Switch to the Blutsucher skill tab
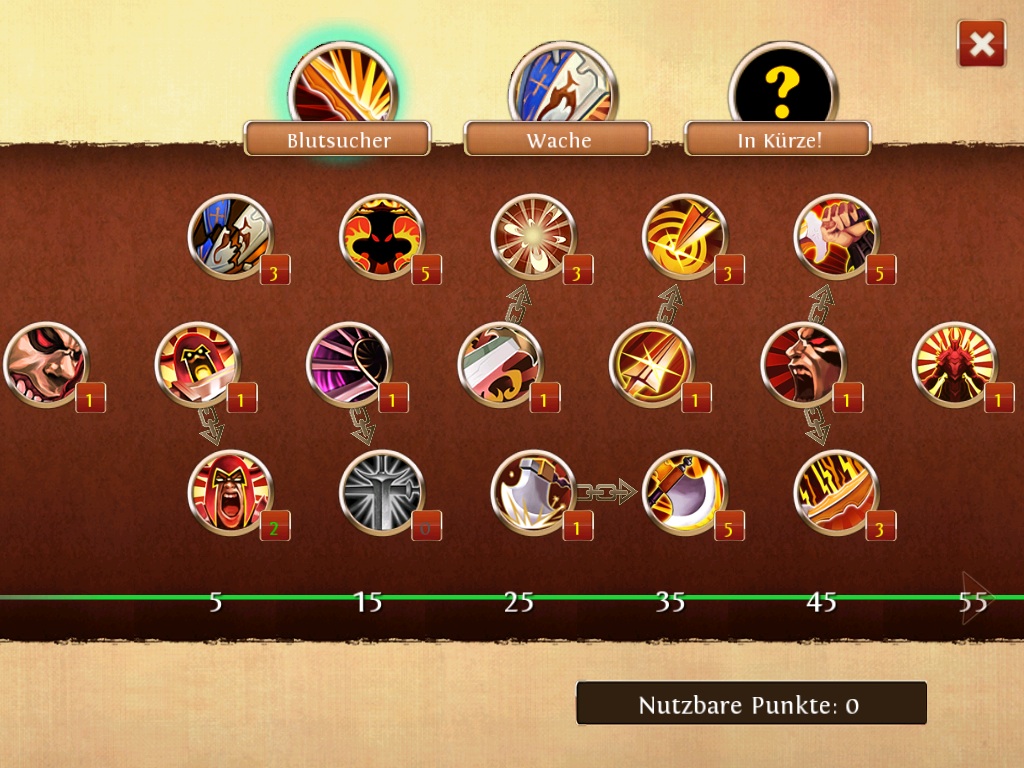 pyautogui.click(x=338, y=139)
